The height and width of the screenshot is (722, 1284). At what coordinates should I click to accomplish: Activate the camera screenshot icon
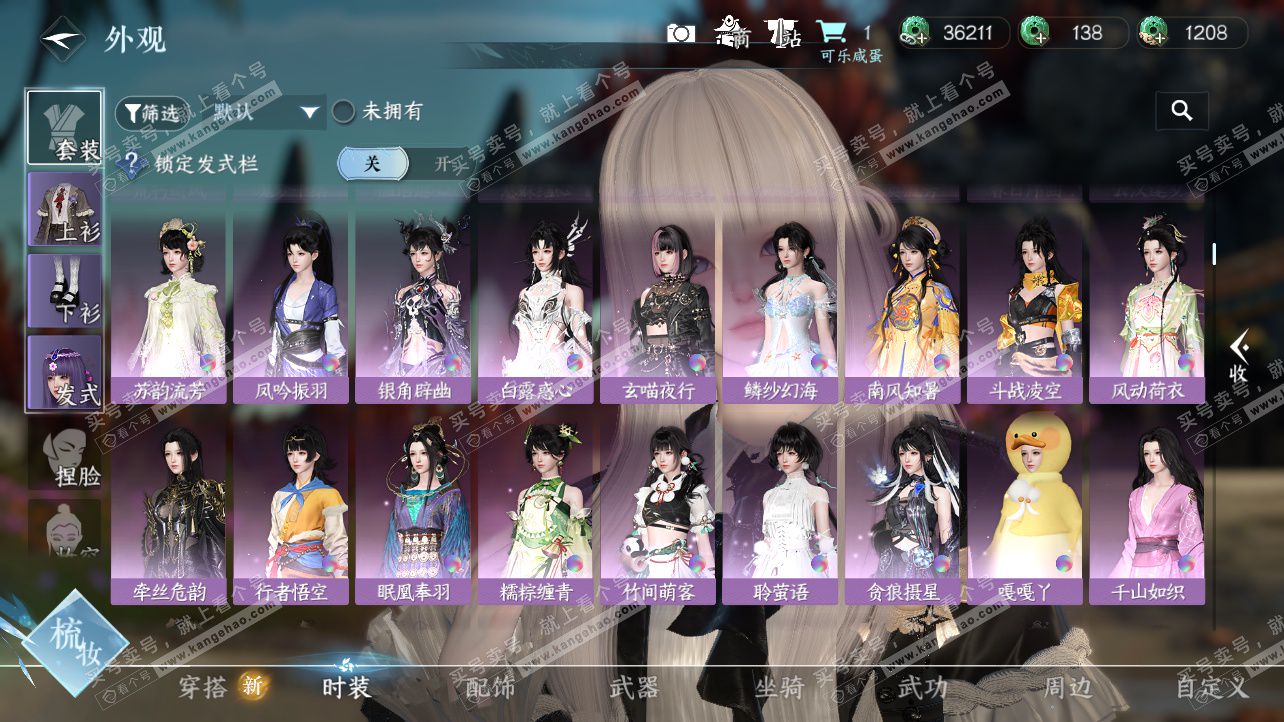click(x=680, y=33)
